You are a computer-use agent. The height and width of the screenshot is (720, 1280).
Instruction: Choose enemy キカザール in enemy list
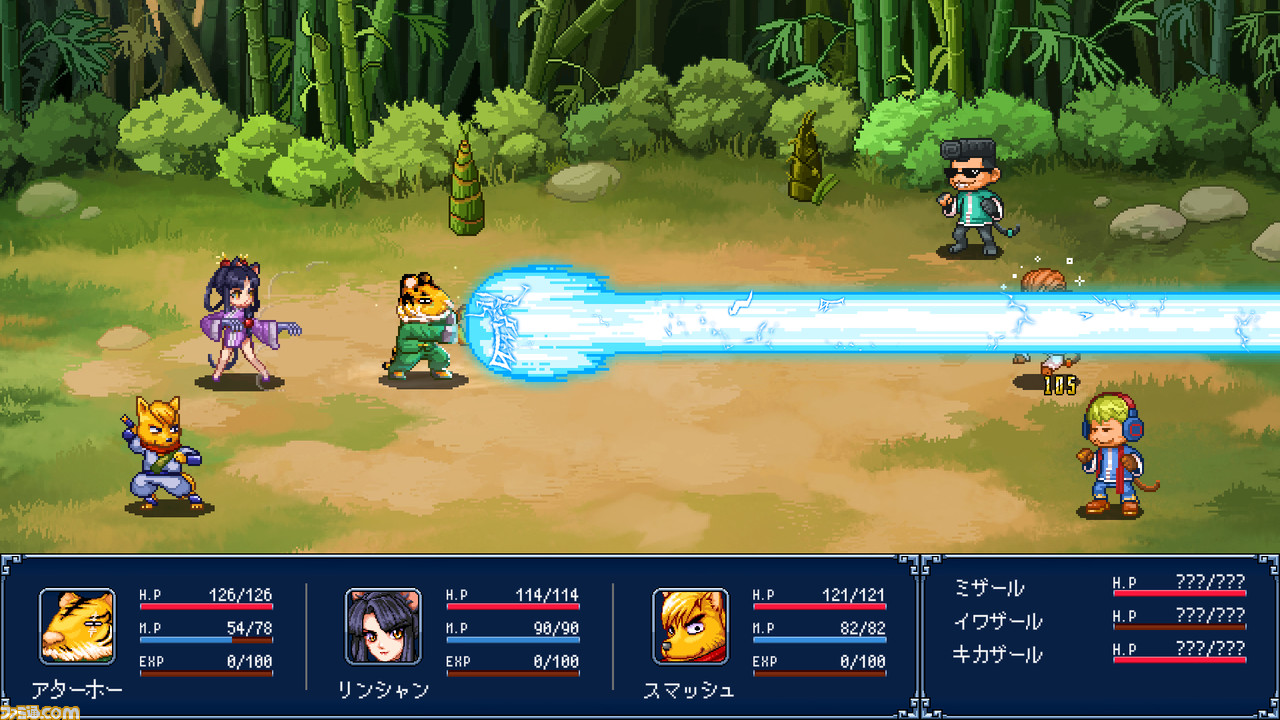pyautogui.click(x=997, y=655)
